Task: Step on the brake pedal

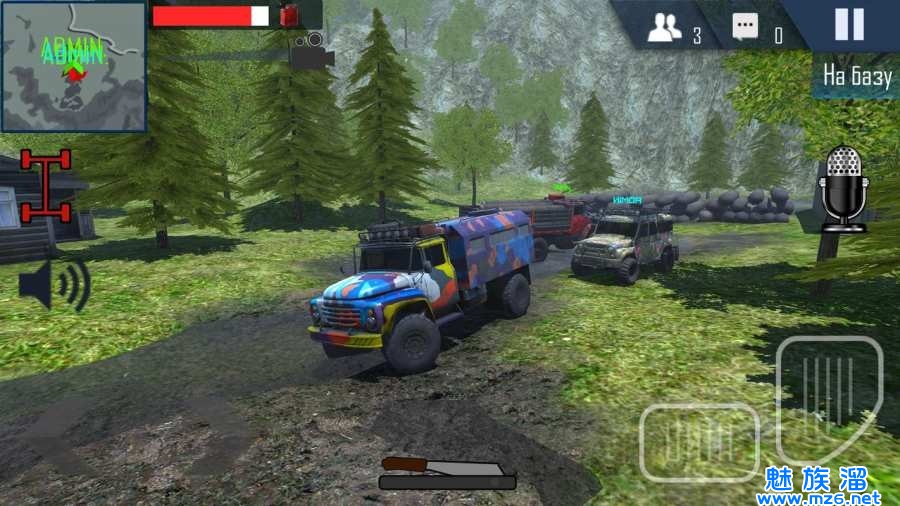Action: (x=699, y=441)
